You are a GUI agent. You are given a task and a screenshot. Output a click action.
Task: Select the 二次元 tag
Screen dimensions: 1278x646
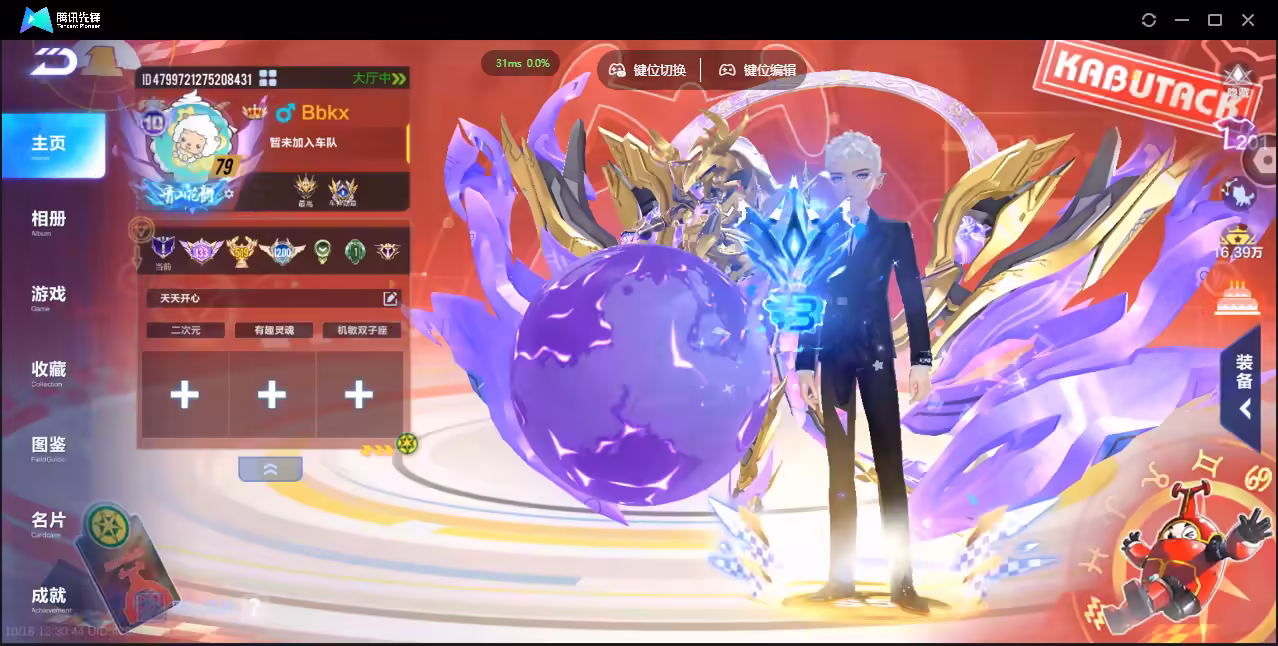[185, 330]
